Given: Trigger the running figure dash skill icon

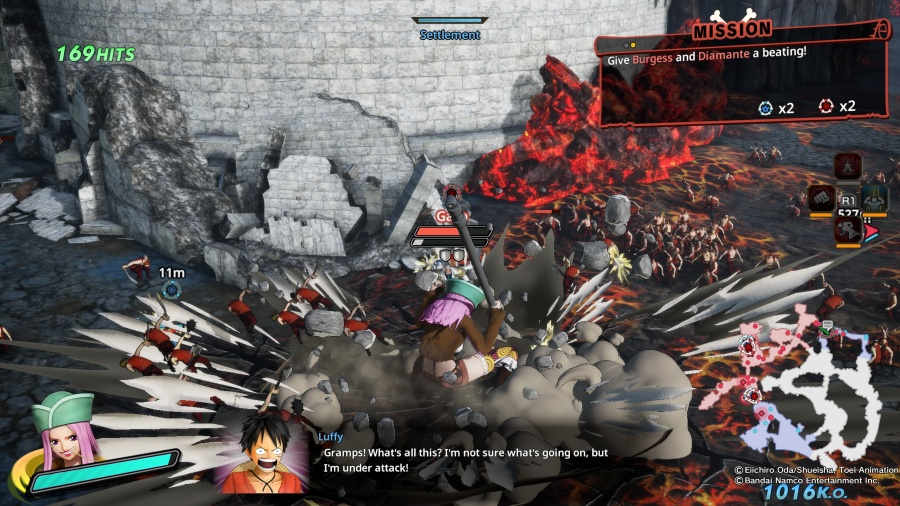Looking at the screenshot, I should [848, 230].
